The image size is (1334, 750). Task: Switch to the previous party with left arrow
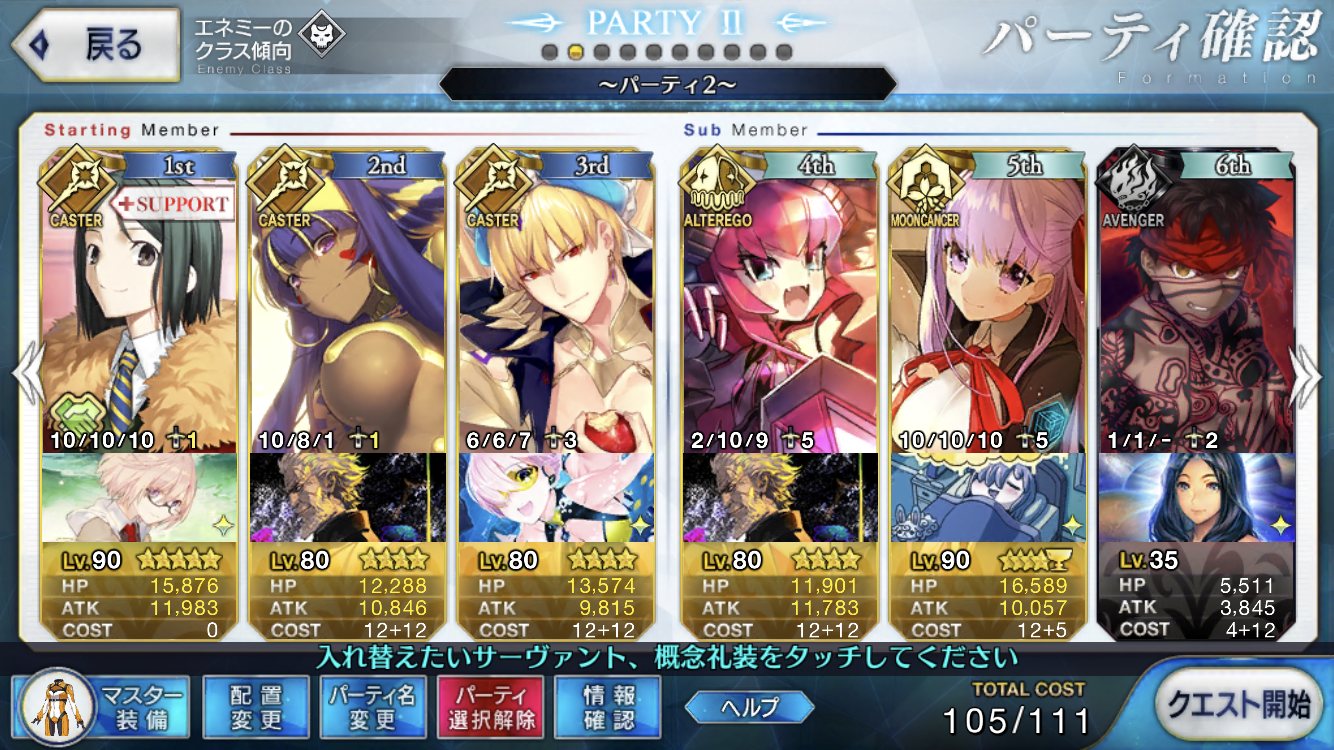pos(26,375)
